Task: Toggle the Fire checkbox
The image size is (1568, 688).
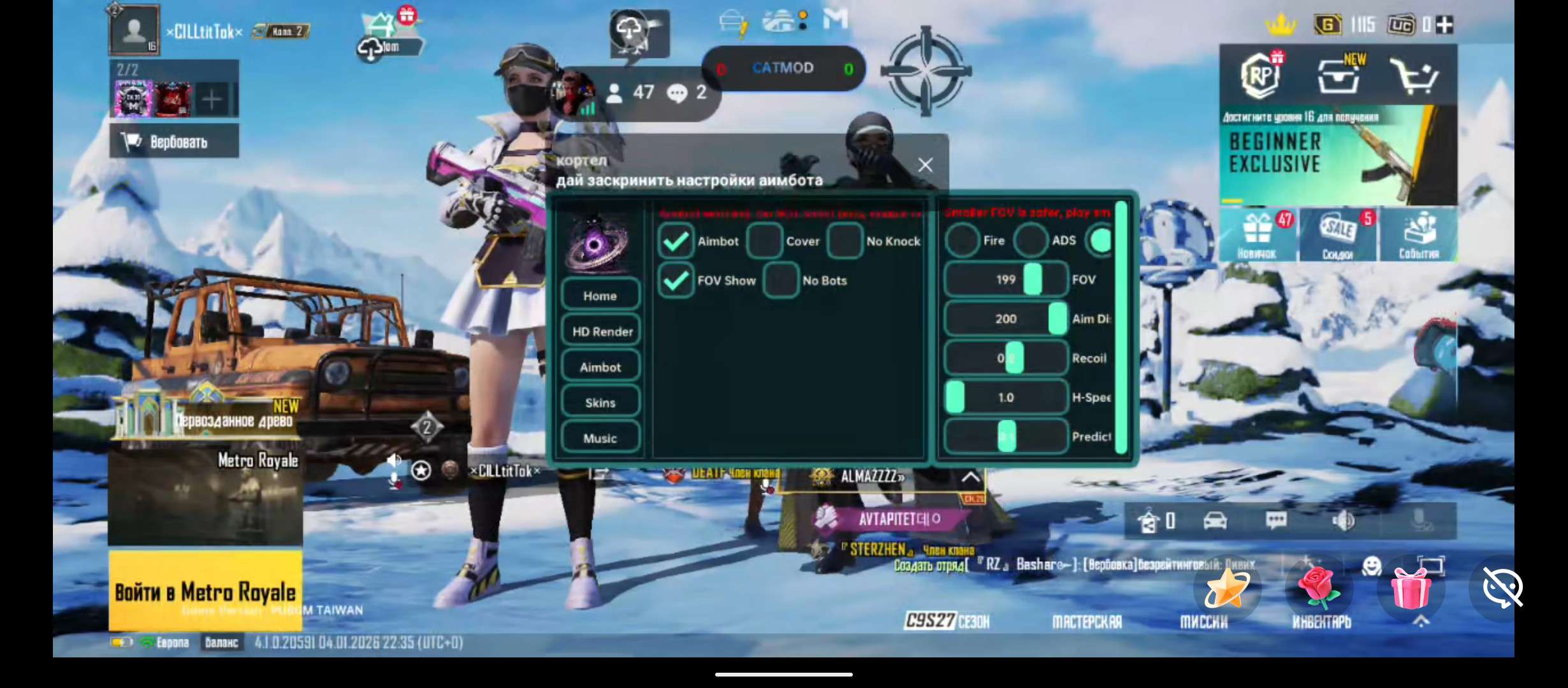Action: coord(962,241)
